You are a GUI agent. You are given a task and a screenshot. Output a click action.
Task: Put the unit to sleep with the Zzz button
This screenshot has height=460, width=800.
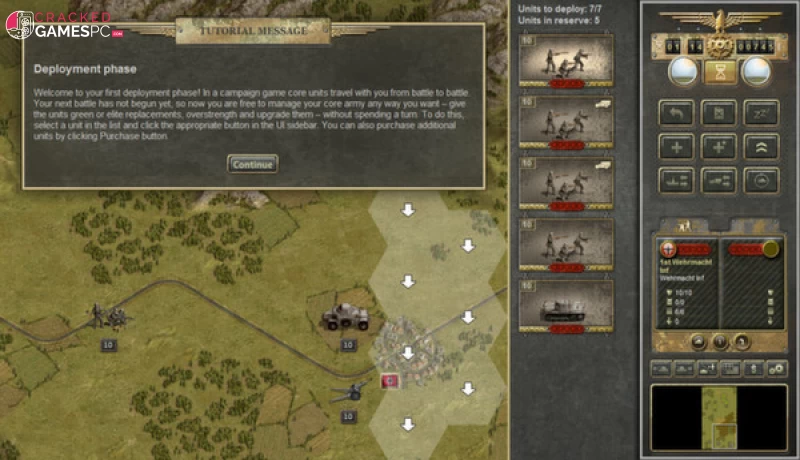point(761,113)
